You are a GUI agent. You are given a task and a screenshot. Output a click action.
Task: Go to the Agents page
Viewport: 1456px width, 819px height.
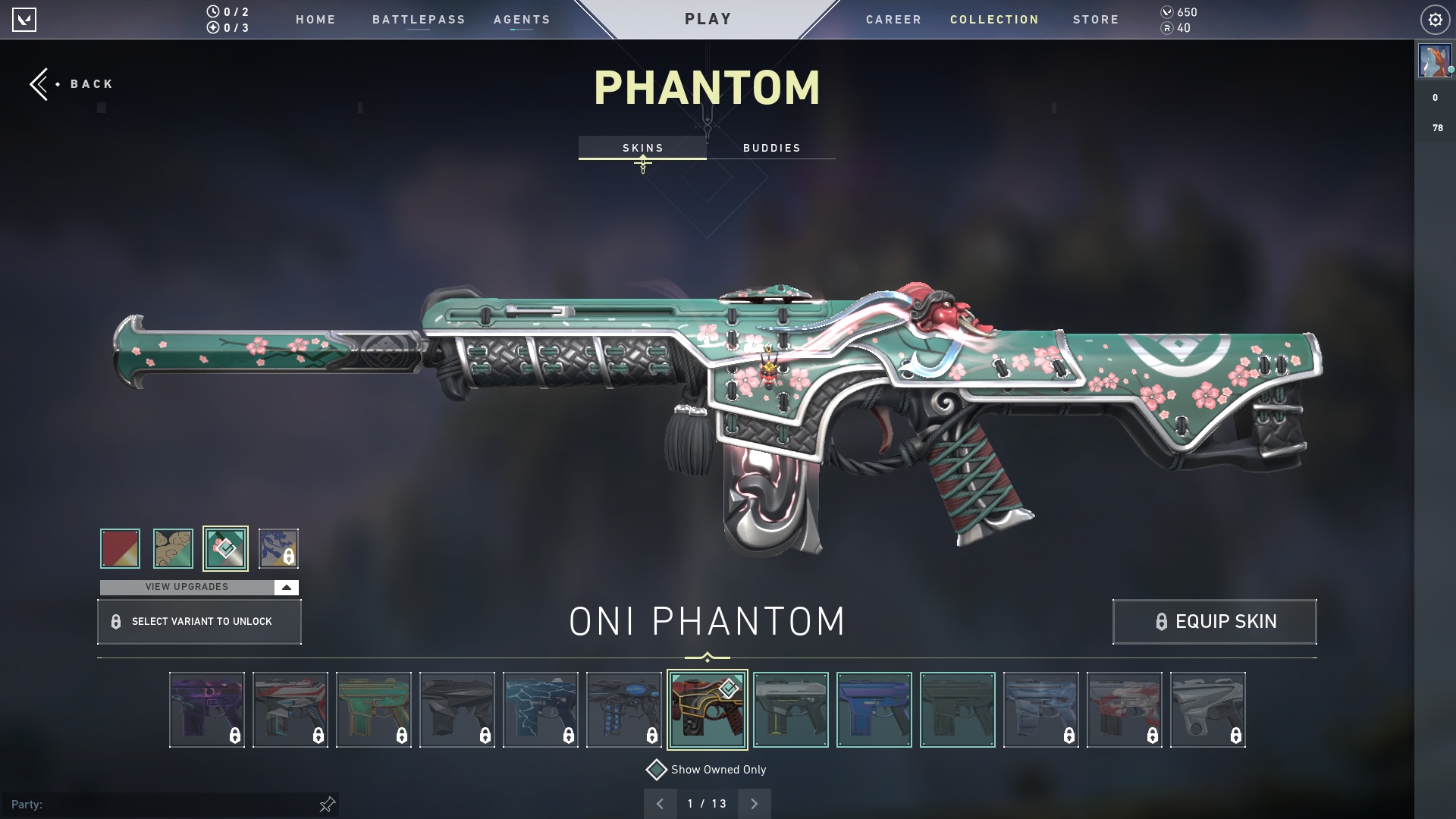(x=522, y=20)
